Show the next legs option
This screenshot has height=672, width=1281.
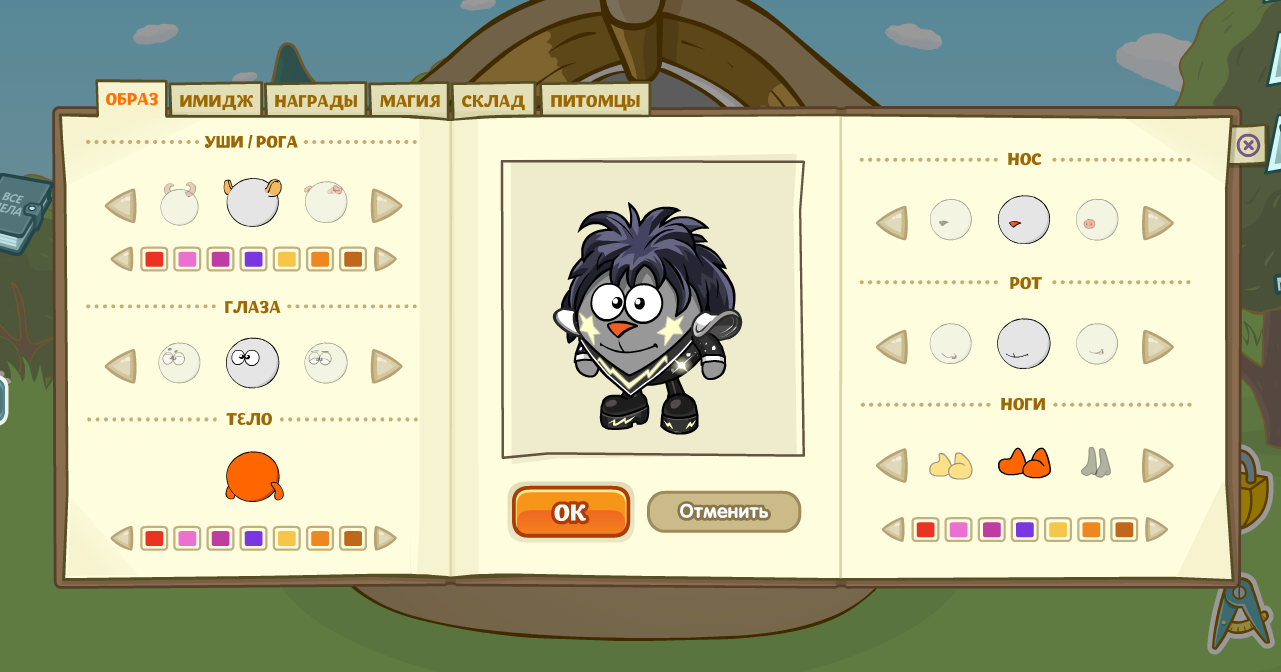(x=1157, y=465)
